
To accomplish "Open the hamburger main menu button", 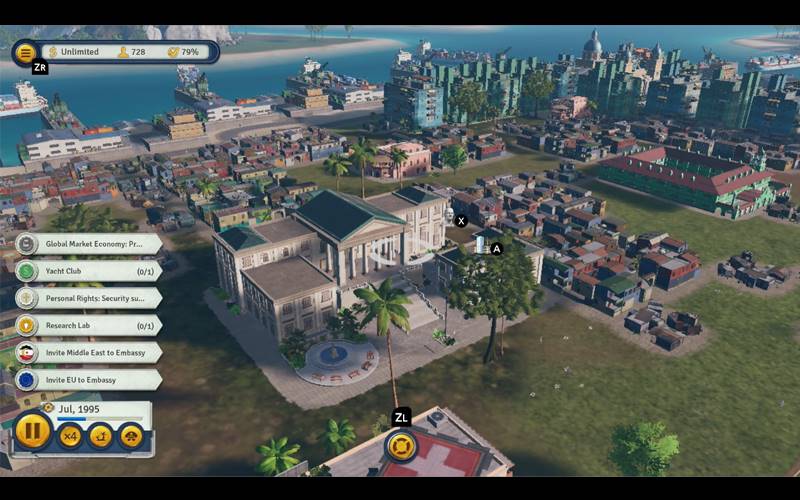I will (26, 52).
